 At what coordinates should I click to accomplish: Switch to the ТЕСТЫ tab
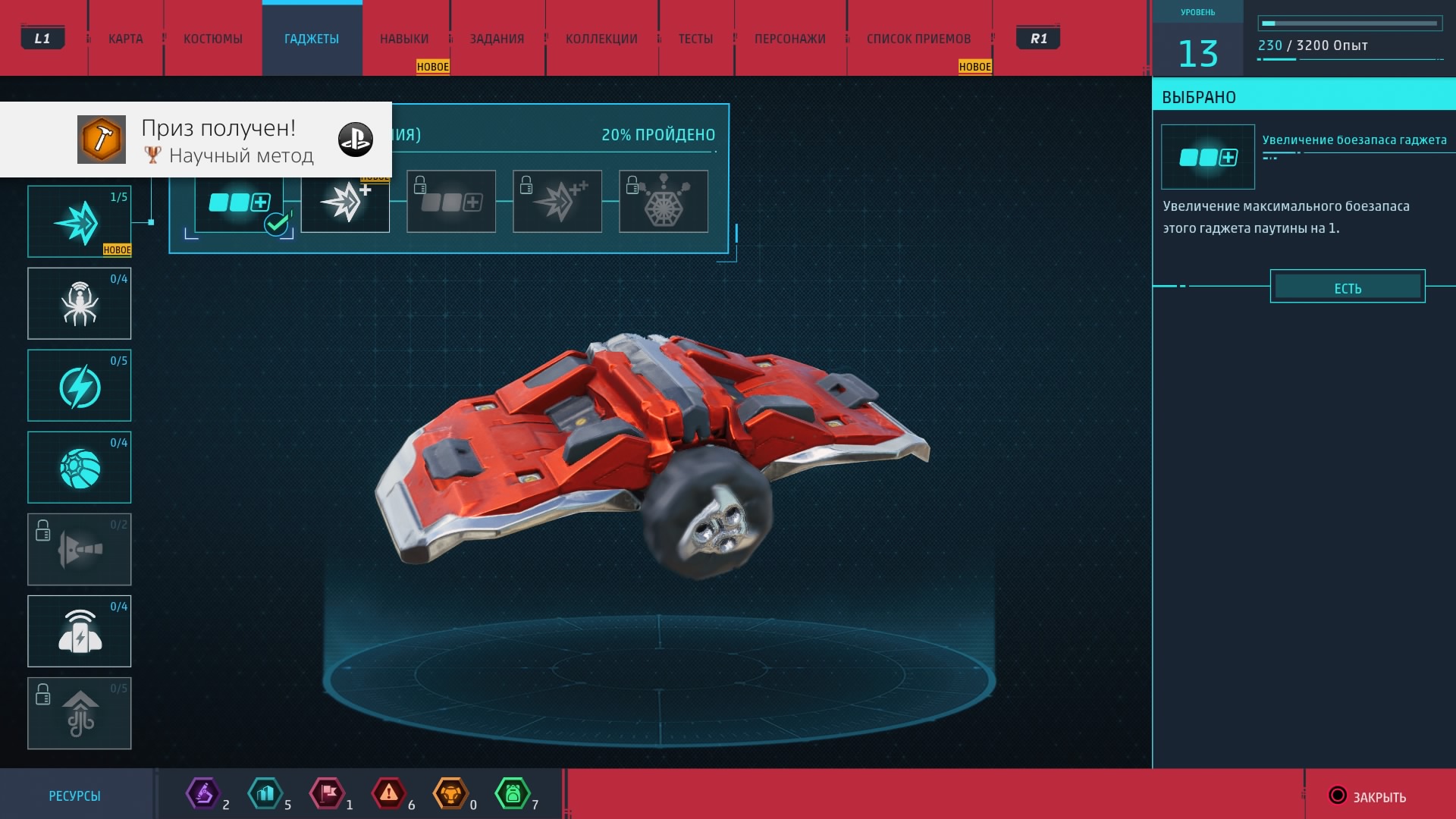click(695, 39)
